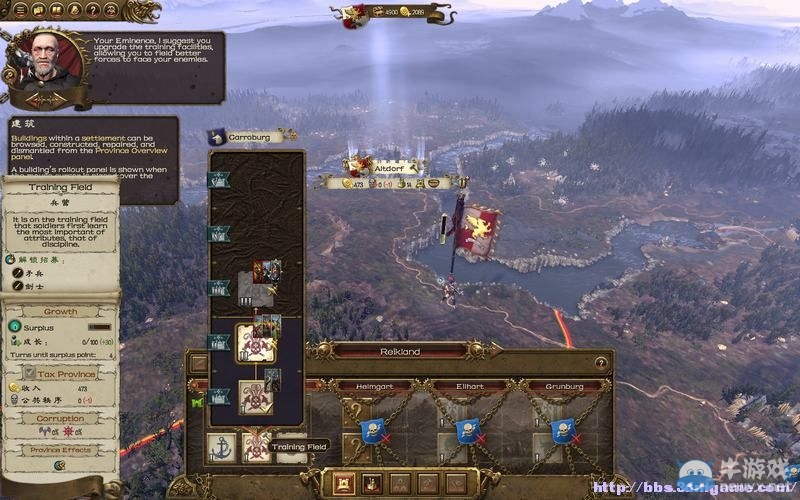Screen dimensions: 800x500
Task: Click the Reikland province help button
Action: click(x=601, y=363)
